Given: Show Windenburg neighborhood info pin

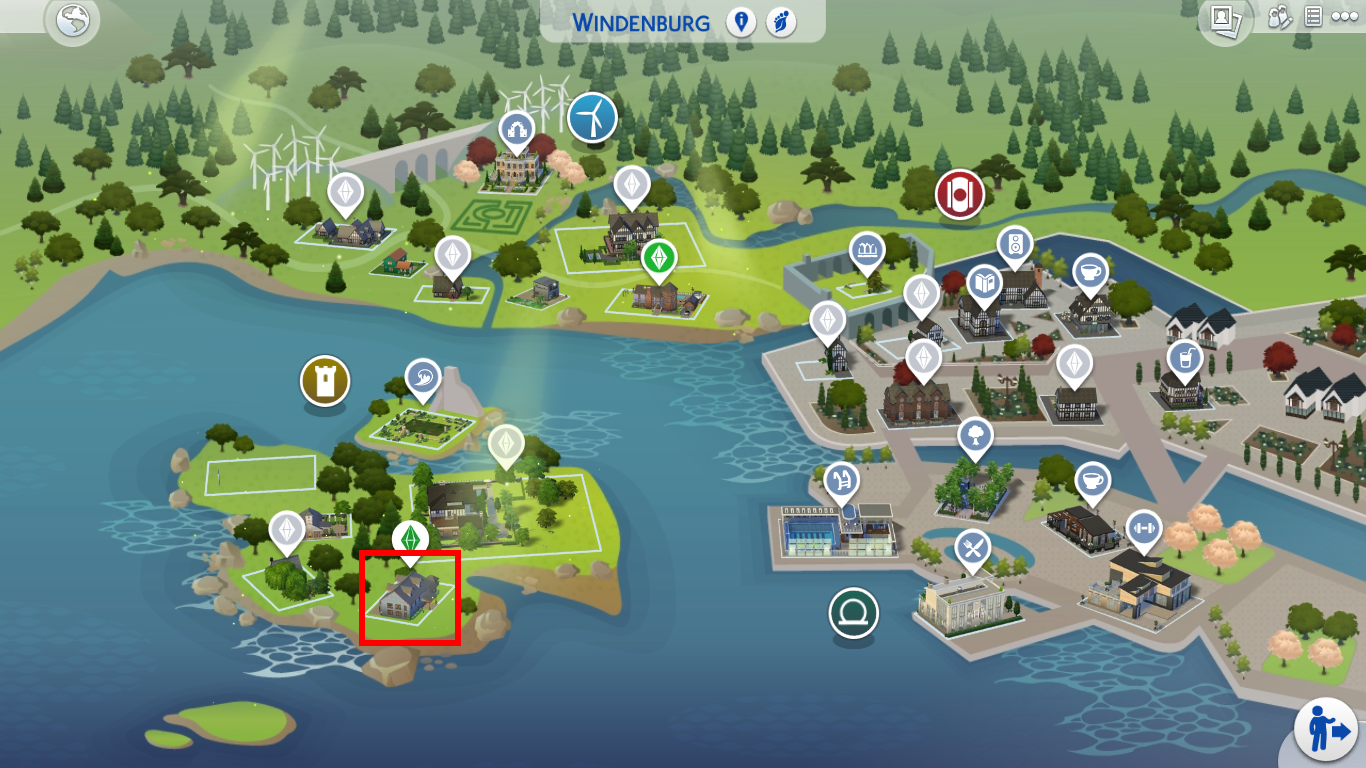Looking at the screenshot, I should click(741, 22).
